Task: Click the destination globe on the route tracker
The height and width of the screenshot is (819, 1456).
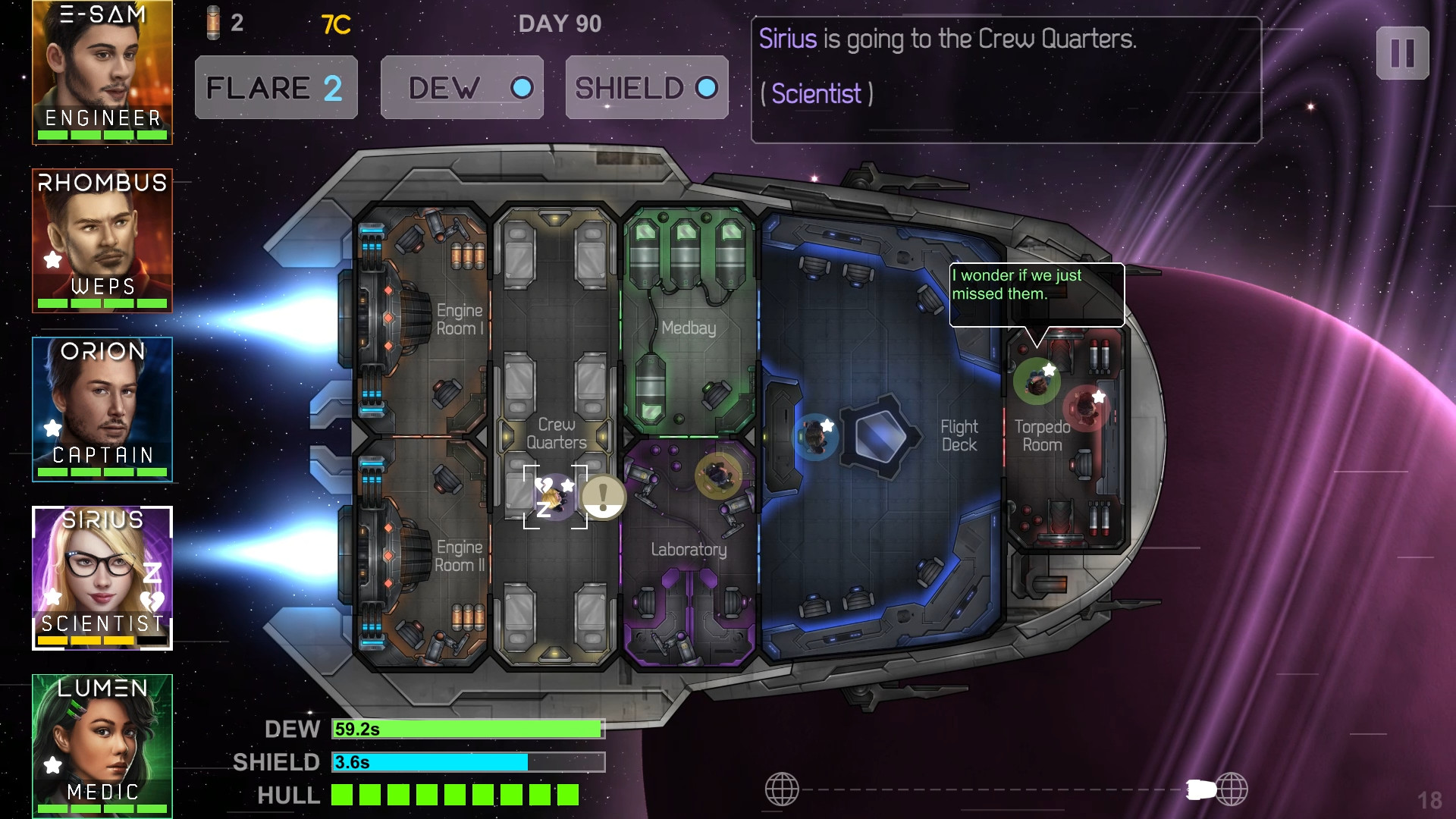Action: point(1232,789)
